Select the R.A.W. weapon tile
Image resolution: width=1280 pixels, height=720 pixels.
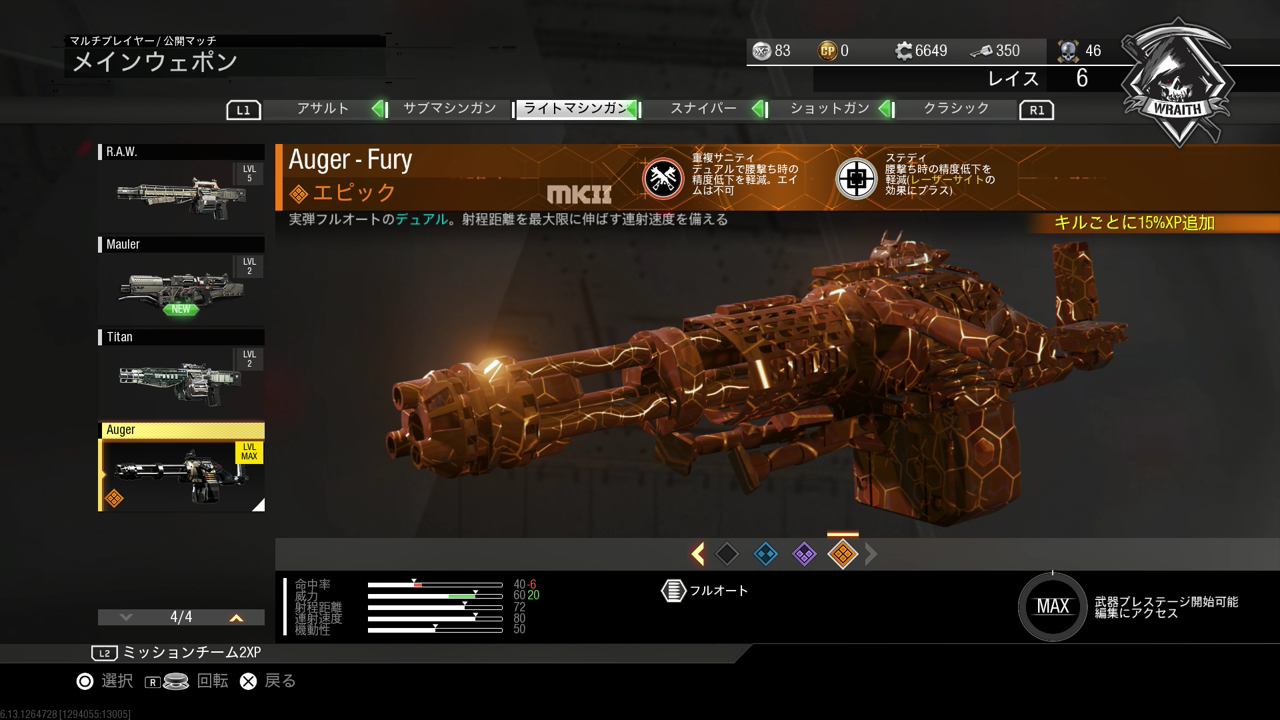click(181, 187)
